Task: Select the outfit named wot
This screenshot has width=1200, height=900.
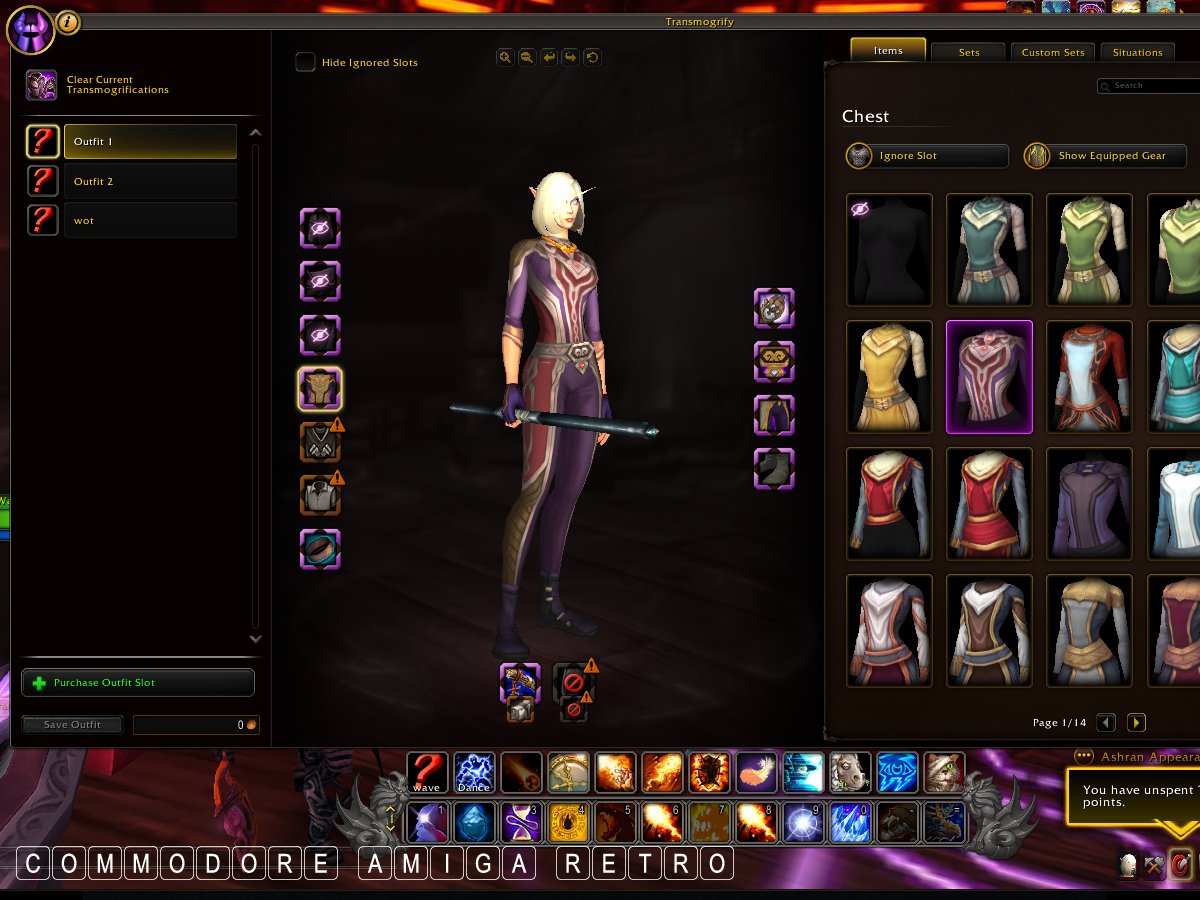Action: tap(150, 220)
